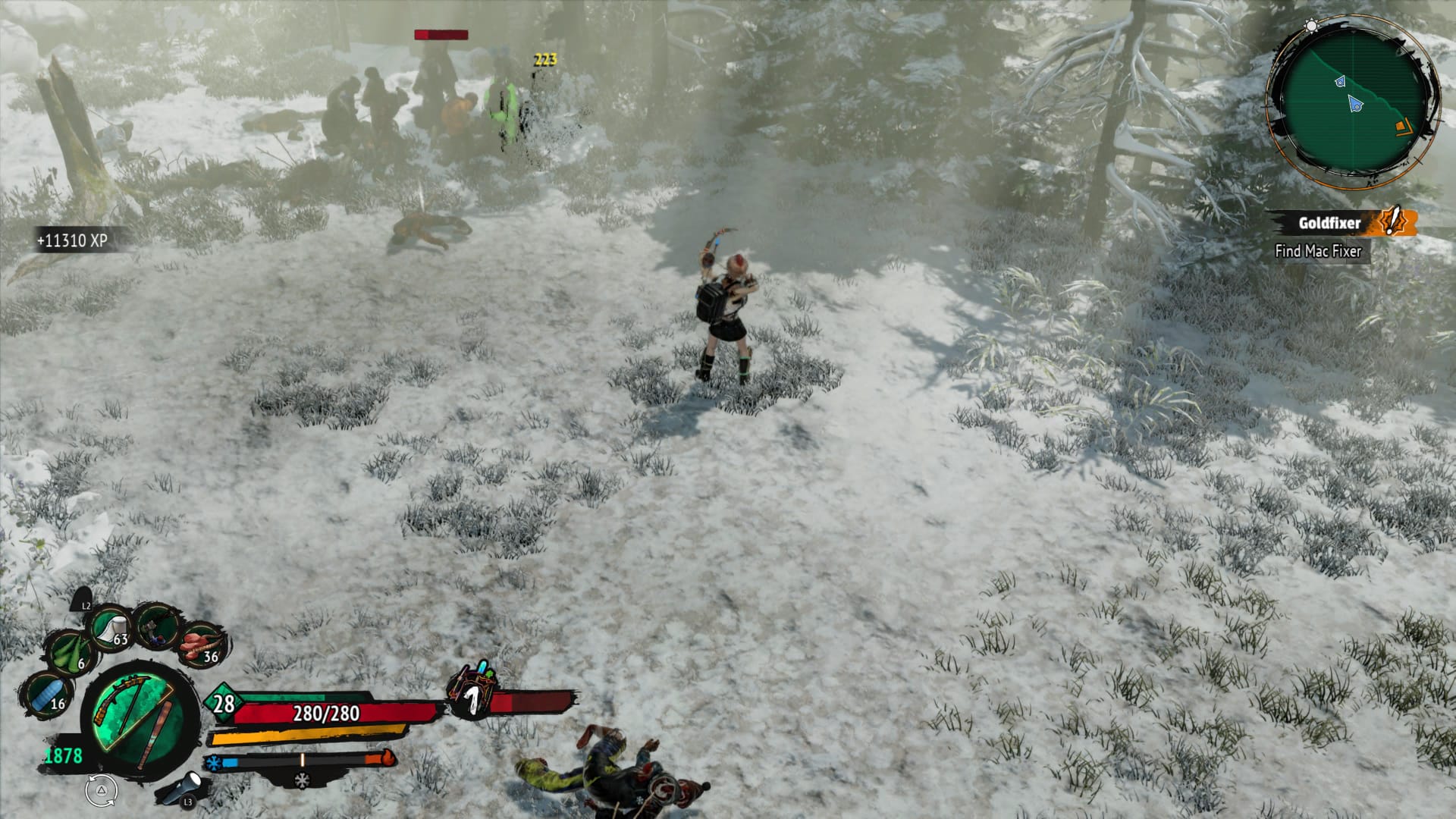Choose the raw meat food slot

tap(201, 645)
